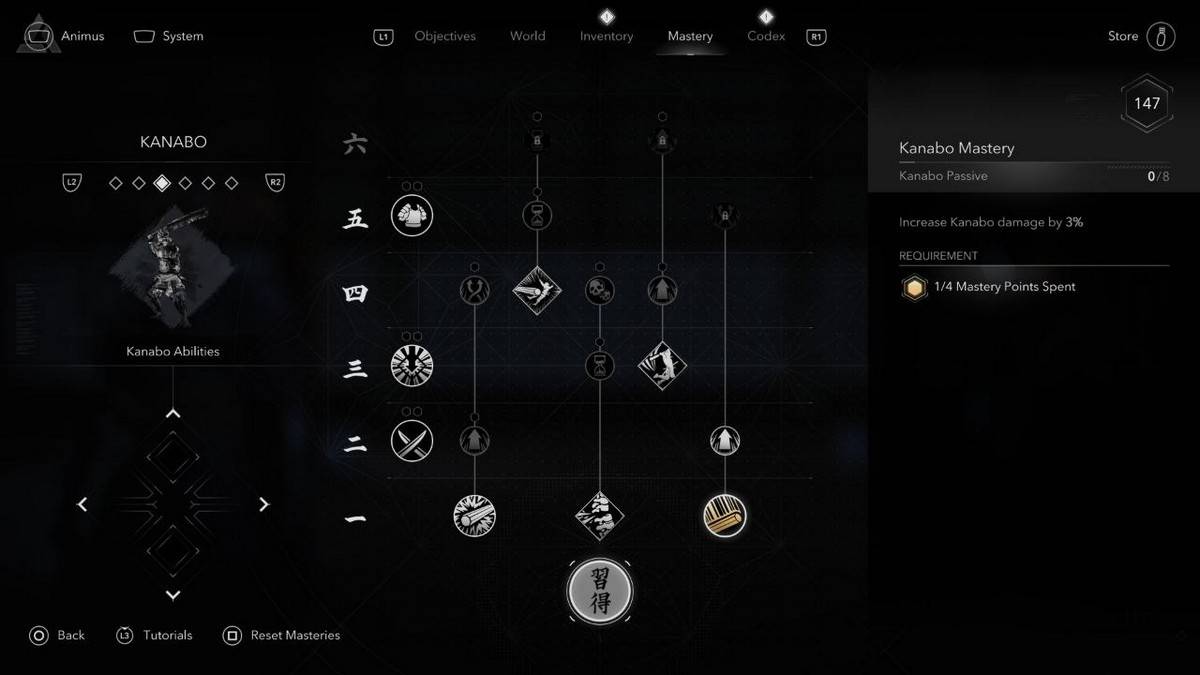1200x675 pixels.
Task: Select the Mastery tab
Action: (690, 36)
